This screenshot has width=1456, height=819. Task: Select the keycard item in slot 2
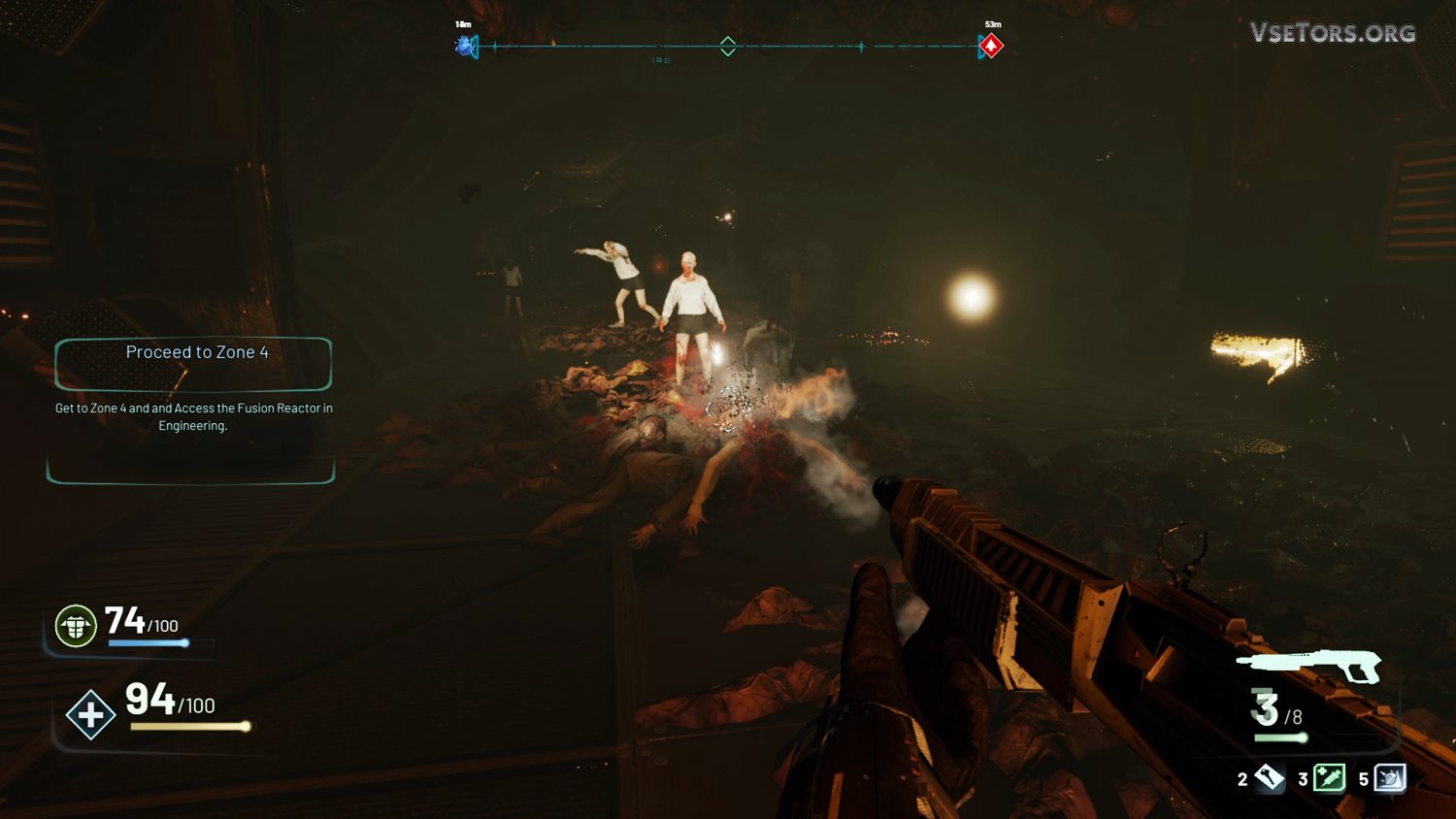tap(1269, 777)
